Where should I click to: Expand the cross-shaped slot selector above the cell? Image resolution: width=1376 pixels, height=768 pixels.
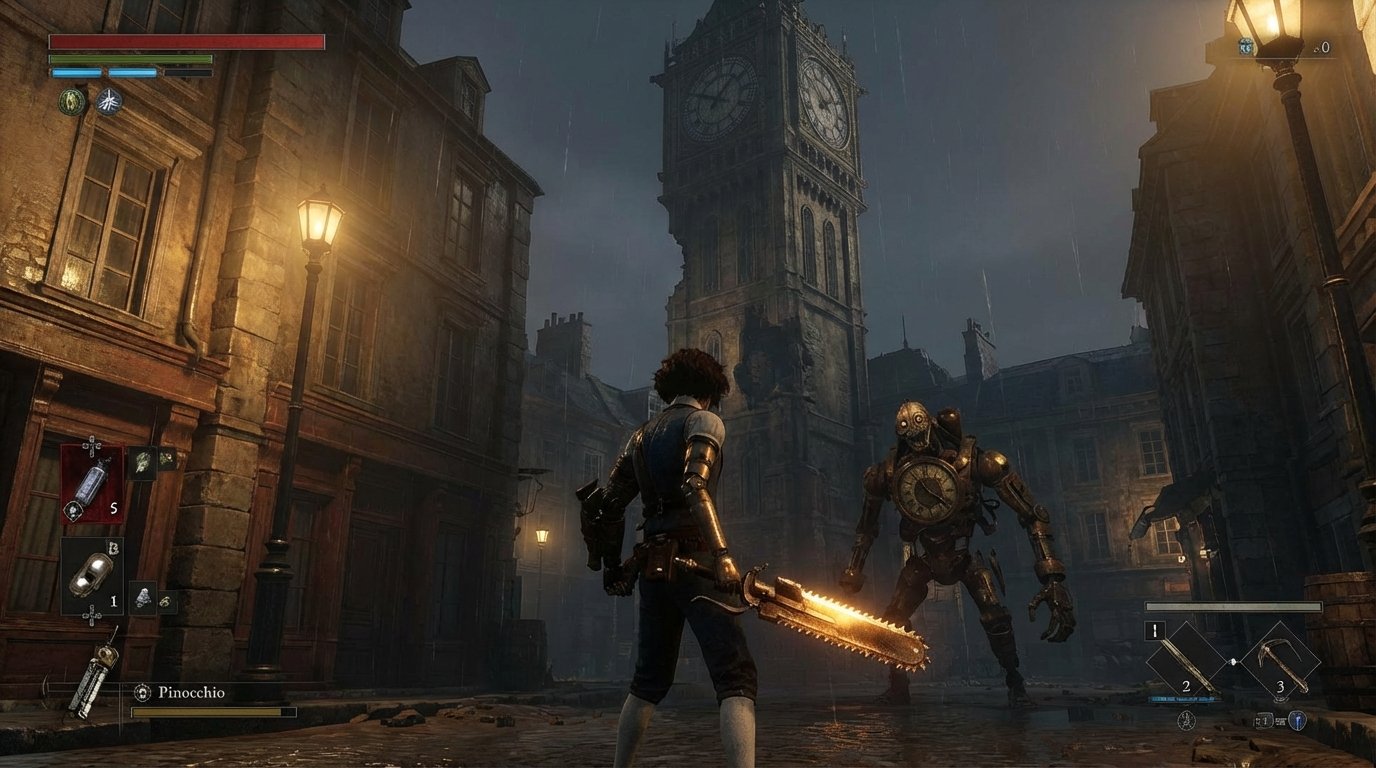point(91,447)
